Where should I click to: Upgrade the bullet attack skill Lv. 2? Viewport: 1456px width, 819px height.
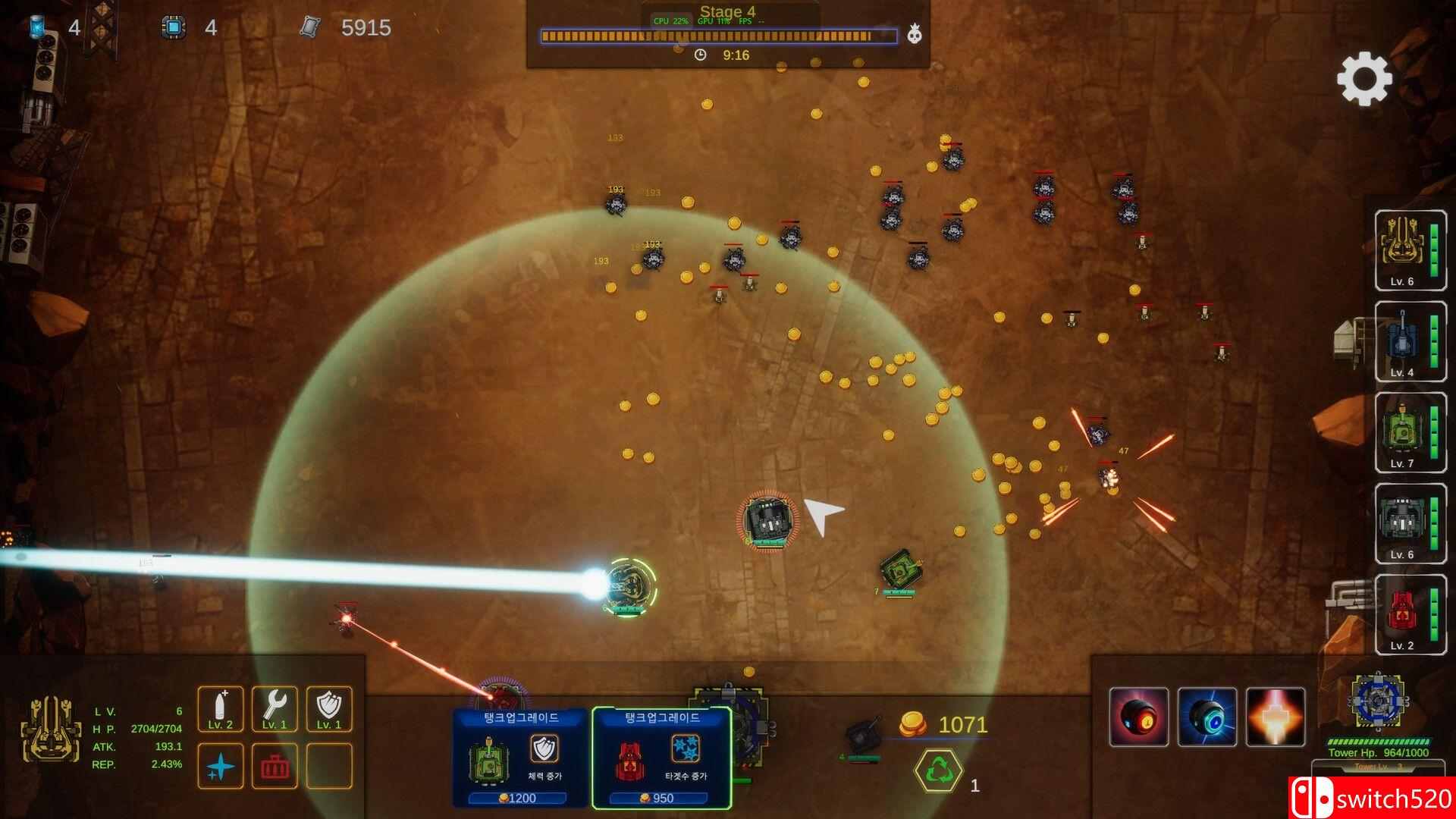click(221, 709)
